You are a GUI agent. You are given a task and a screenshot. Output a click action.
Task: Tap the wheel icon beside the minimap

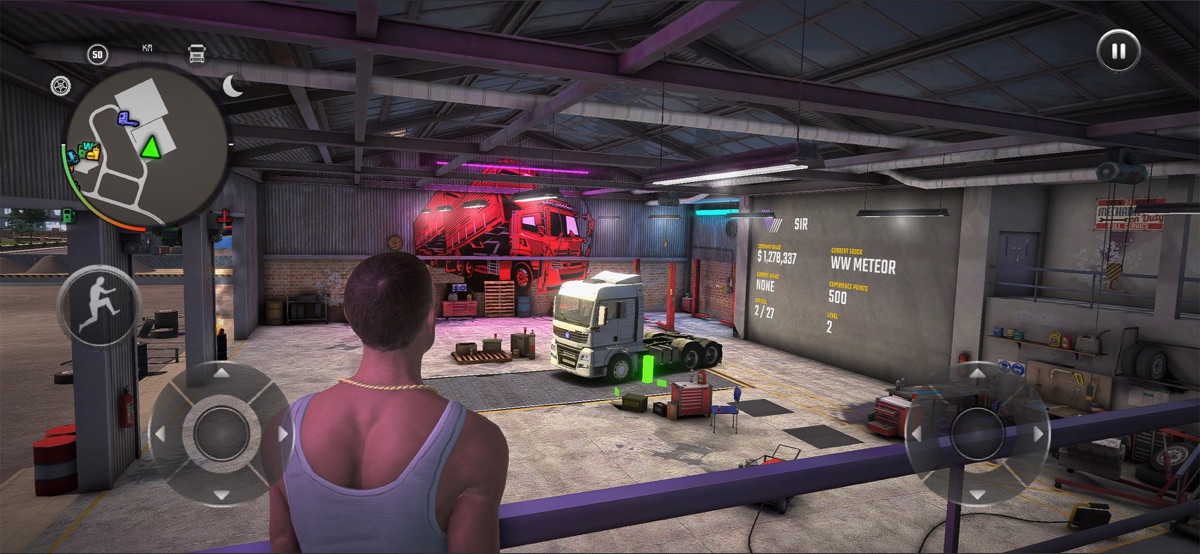coord(61,86)
